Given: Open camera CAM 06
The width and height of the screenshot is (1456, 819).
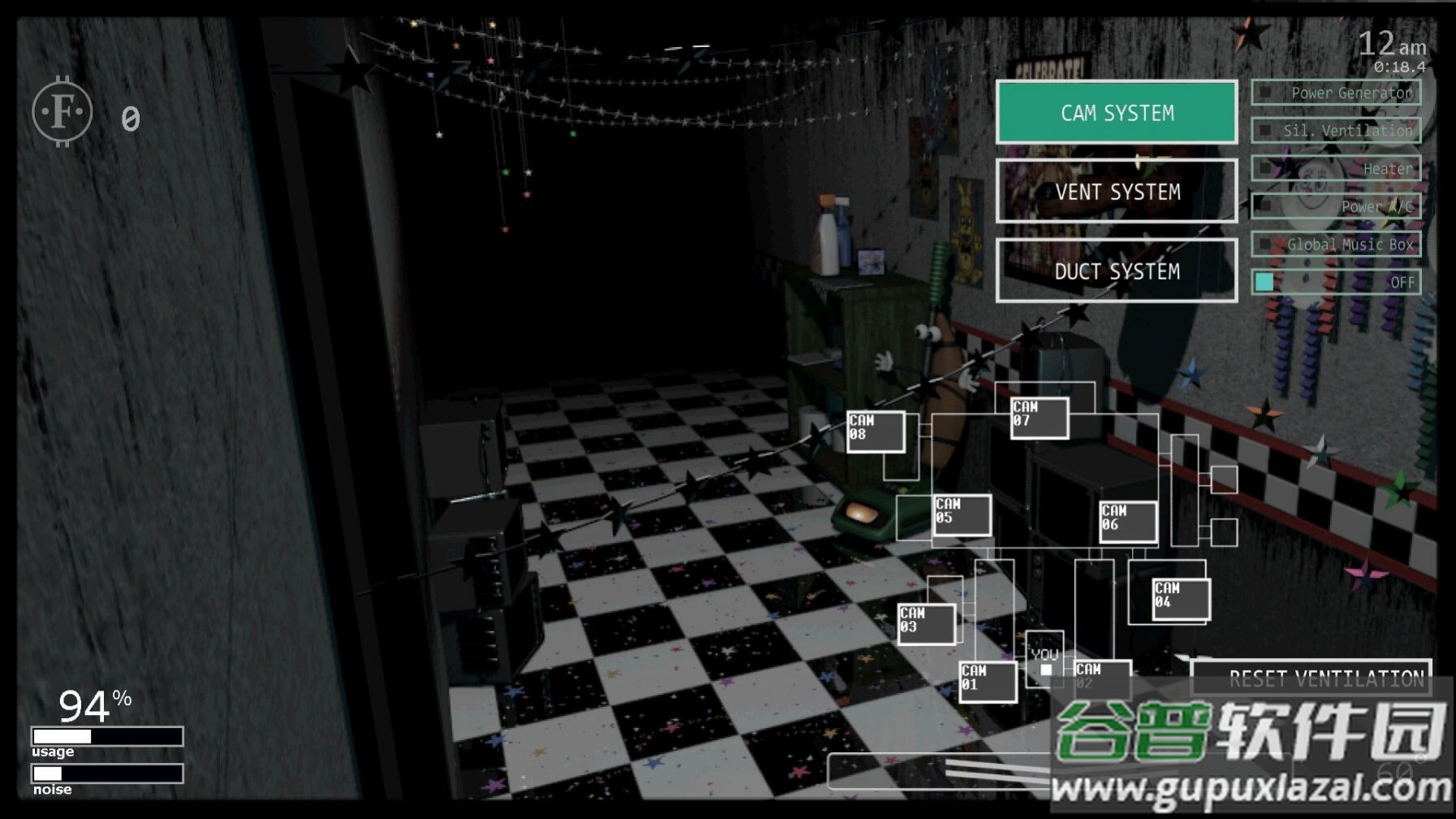Looking at the screenshot, I should [1128, 522].
